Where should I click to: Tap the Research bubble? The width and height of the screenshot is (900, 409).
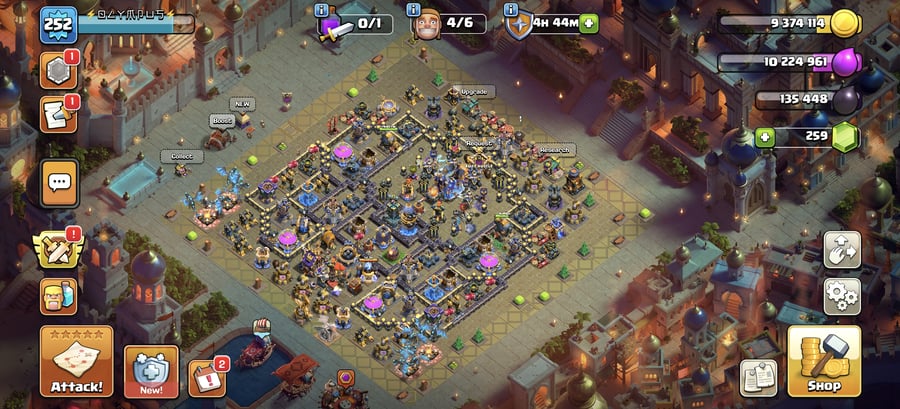point(556,150)
